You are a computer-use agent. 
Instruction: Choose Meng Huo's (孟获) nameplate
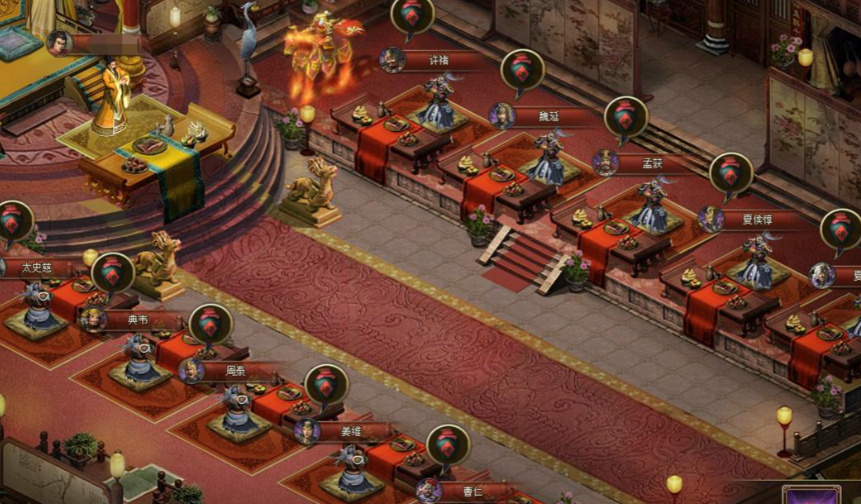click(650, 163)
